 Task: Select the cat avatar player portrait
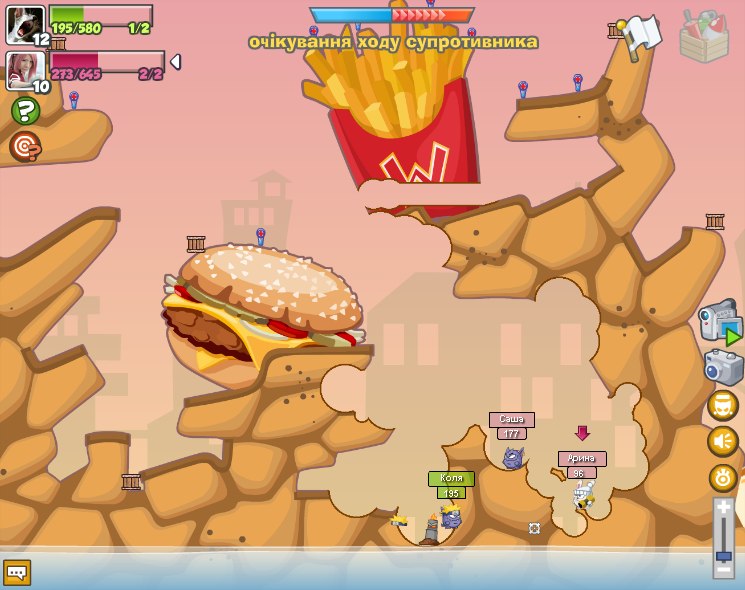(24, 25)
